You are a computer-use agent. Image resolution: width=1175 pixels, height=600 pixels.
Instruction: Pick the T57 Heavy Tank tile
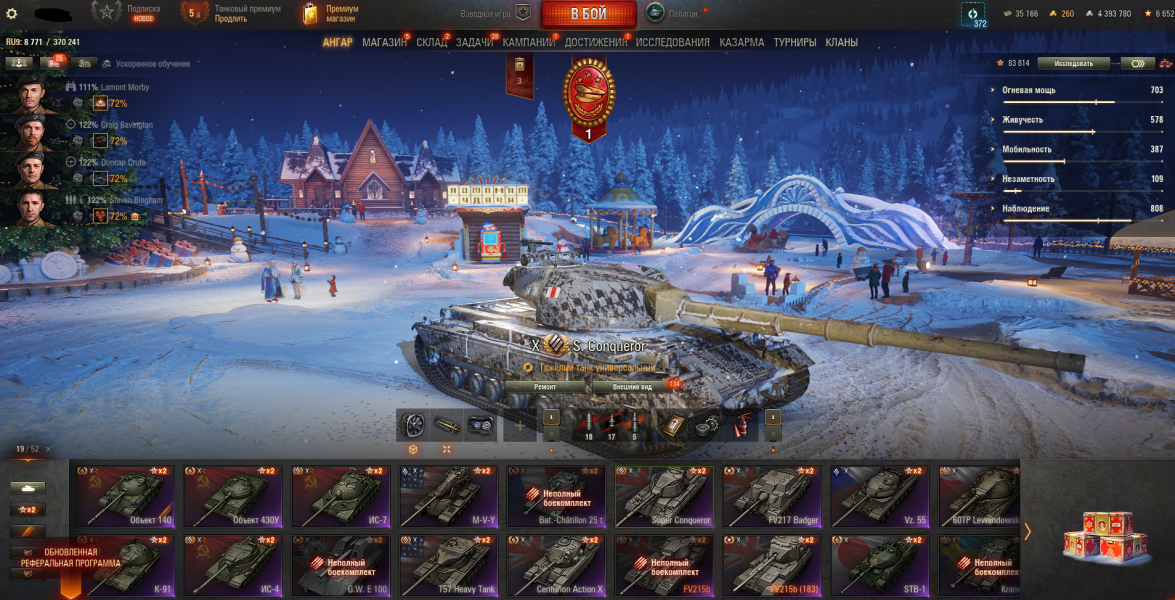point(449,566)
